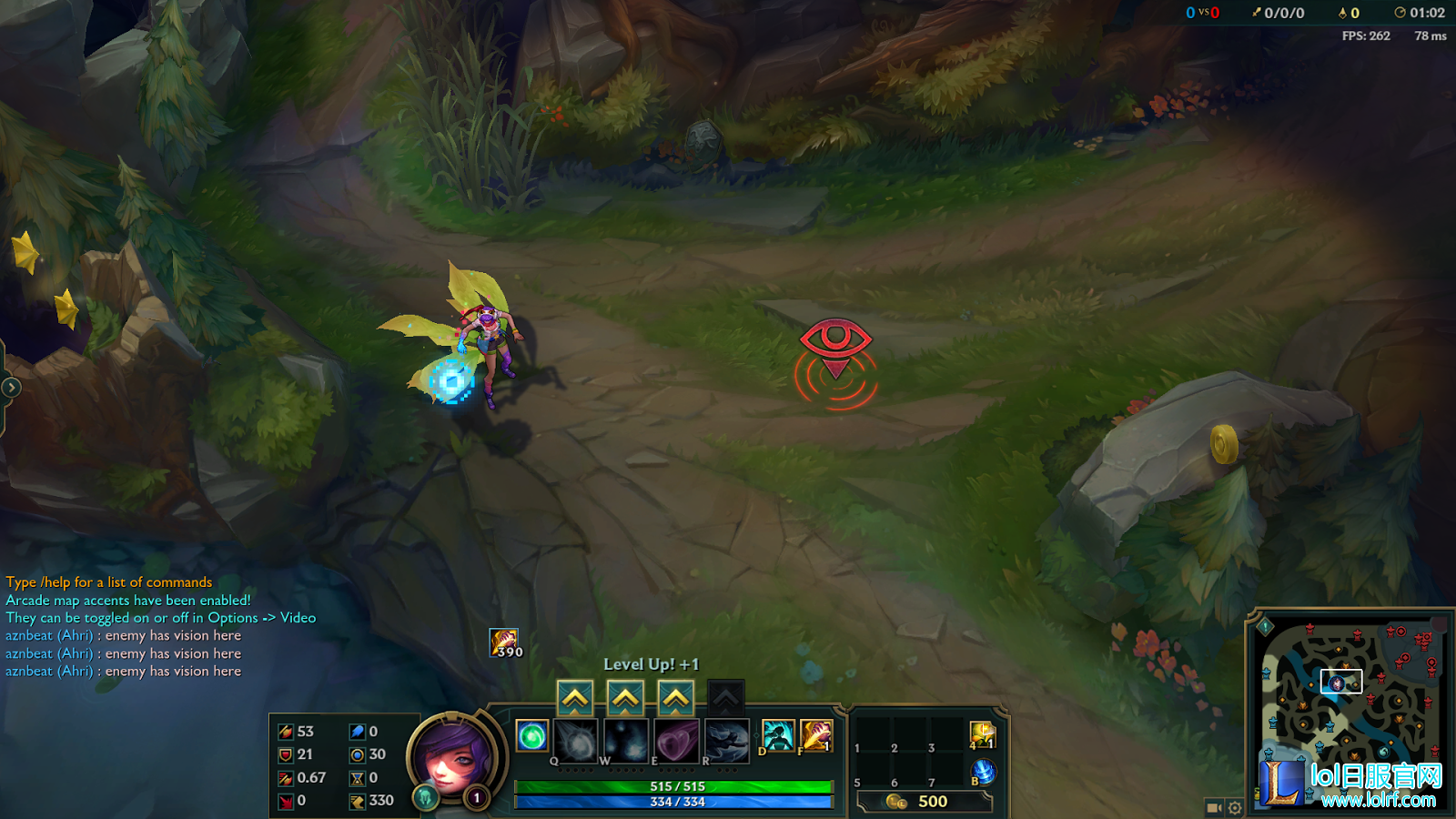Select the R ultimate ability icon
This screenshot has width=1456, height=819.
[726, 739]
